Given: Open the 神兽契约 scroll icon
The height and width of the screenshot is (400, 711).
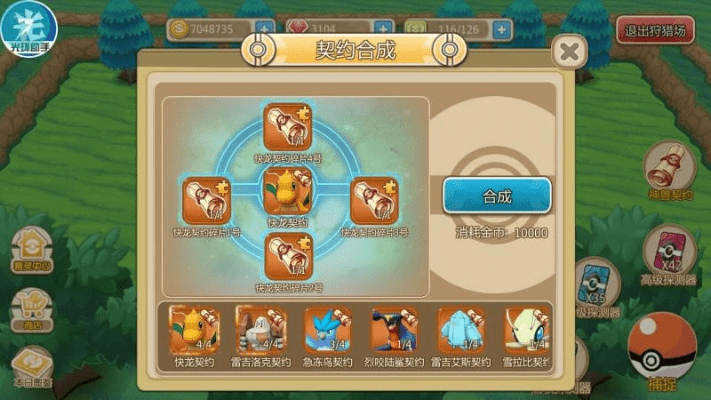Looking at the screenshot, I should click(x=670, y=166).
